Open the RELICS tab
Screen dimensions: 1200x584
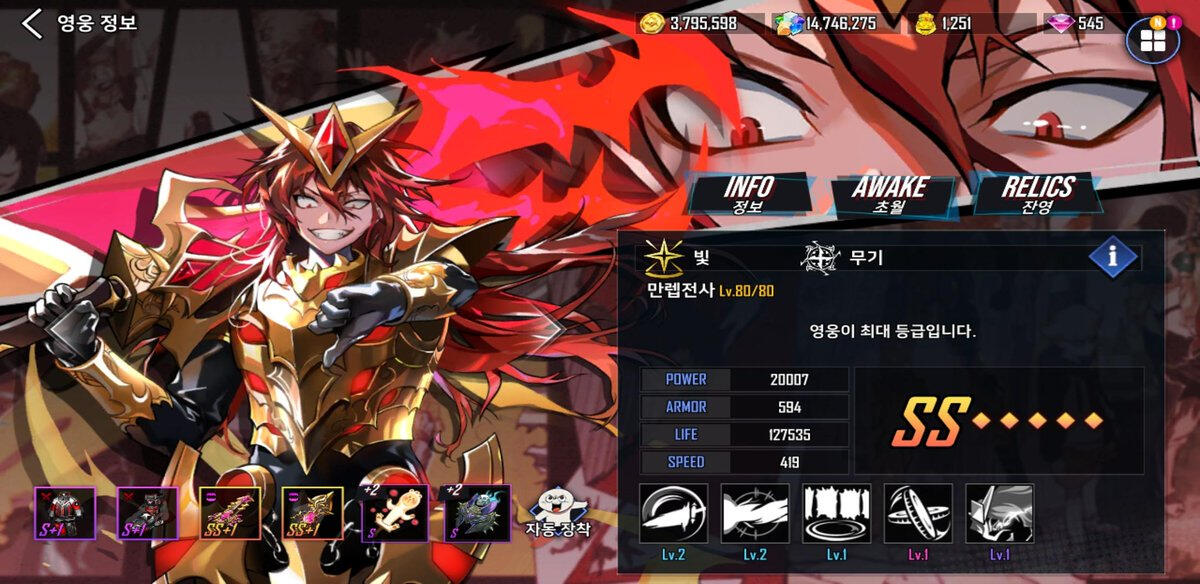1038,195
